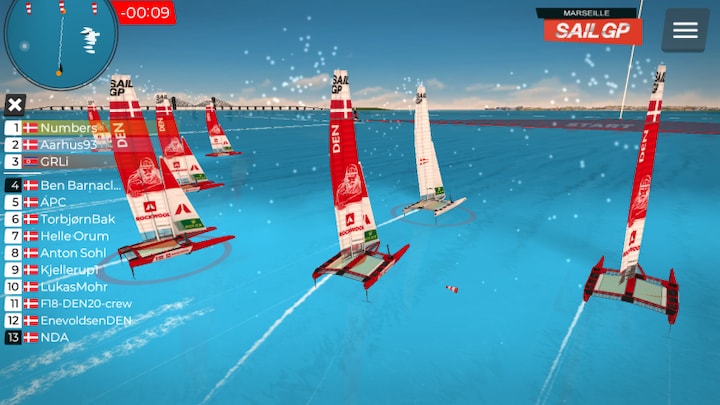Open the hamburger menu
This screenshot has height=405, width=720.
(685, 30)
